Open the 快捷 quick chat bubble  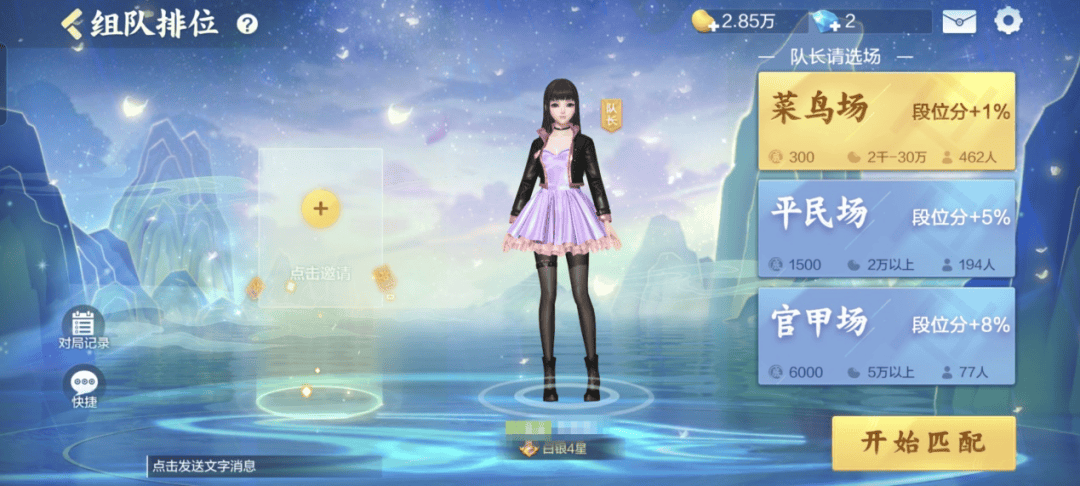pos(83,387)
